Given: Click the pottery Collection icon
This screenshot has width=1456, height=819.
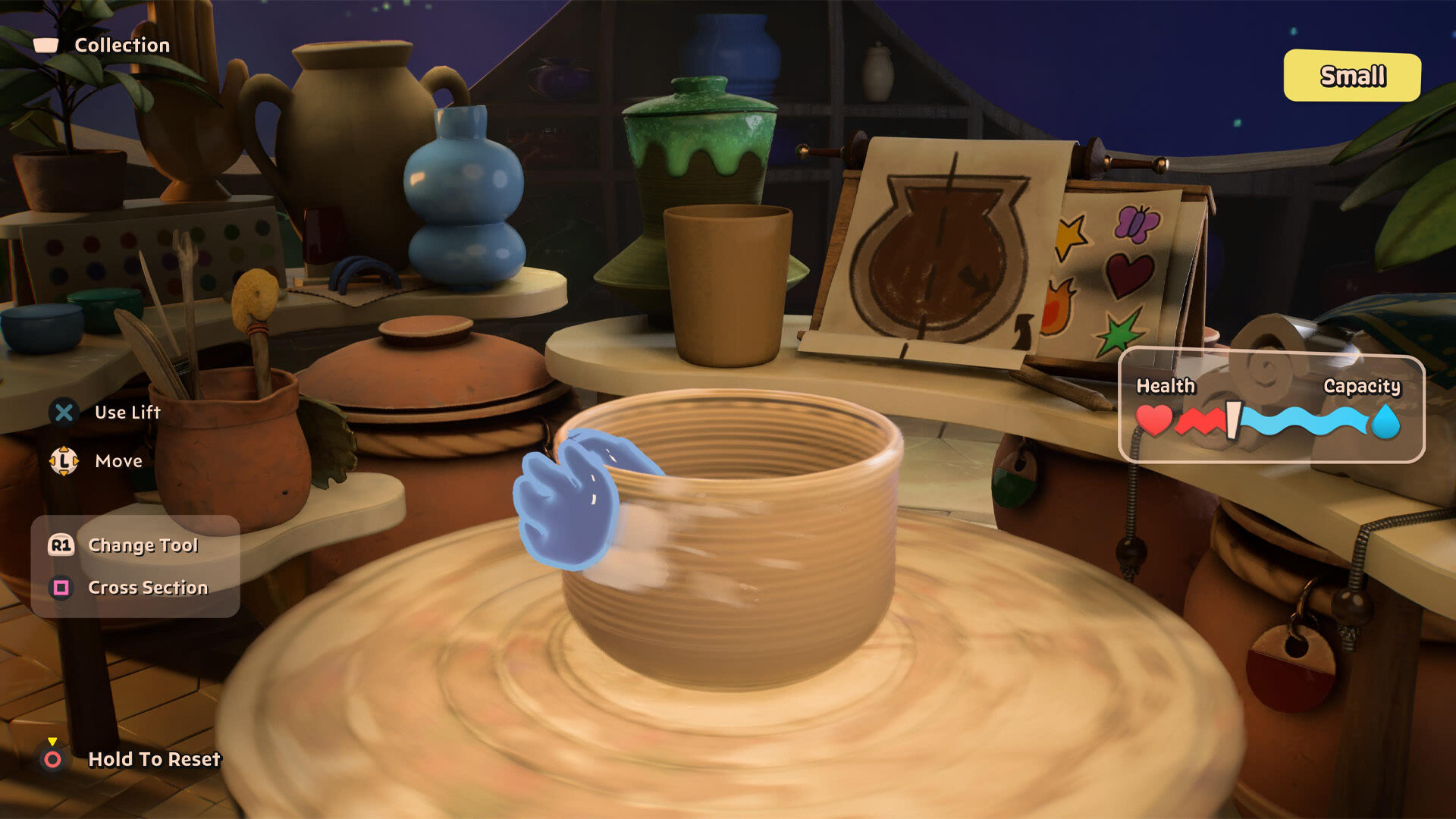Looking at the screenshot, I should 45,45.
